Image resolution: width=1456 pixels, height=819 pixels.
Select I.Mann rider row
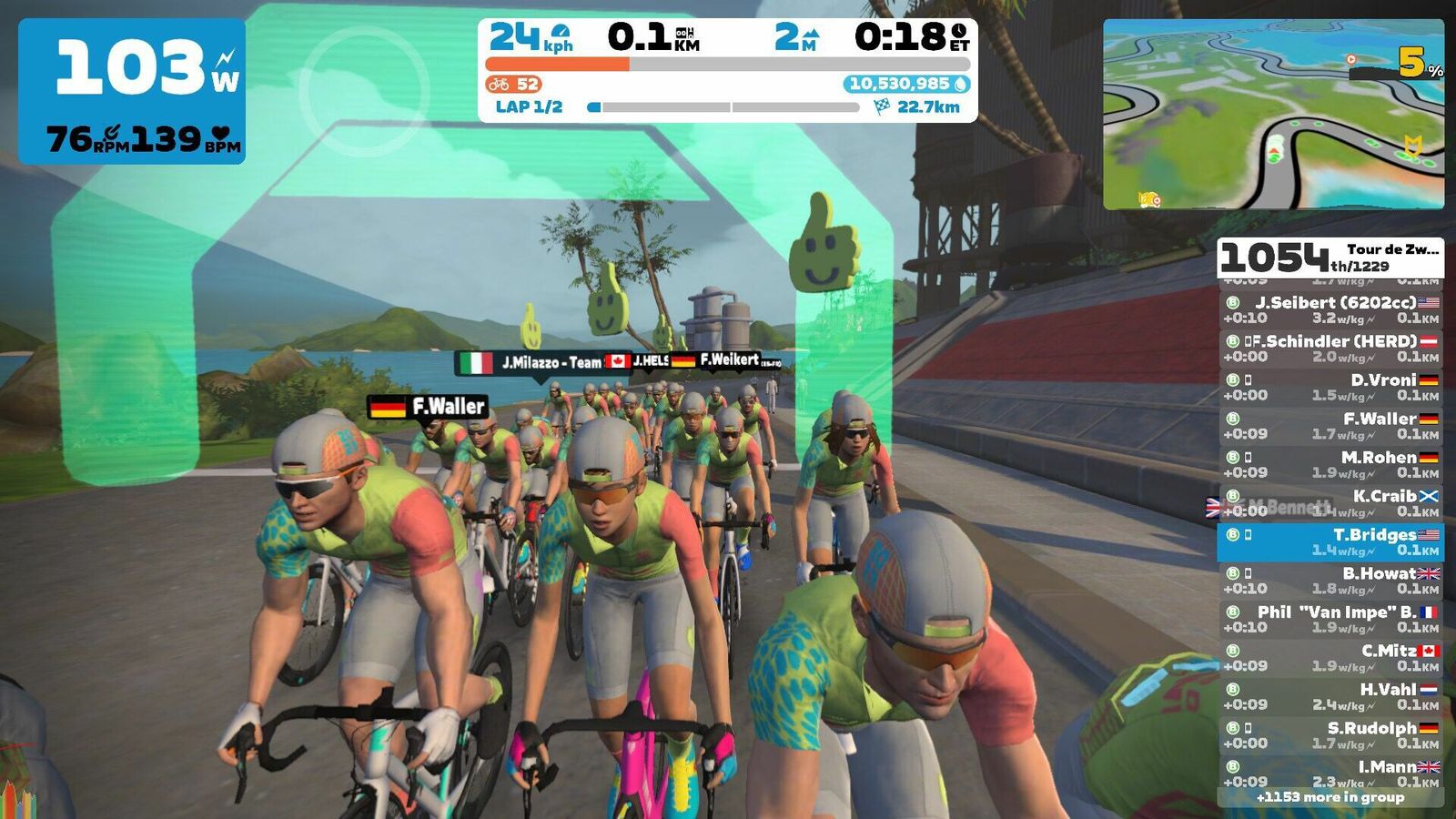(x=1330, y=773)
